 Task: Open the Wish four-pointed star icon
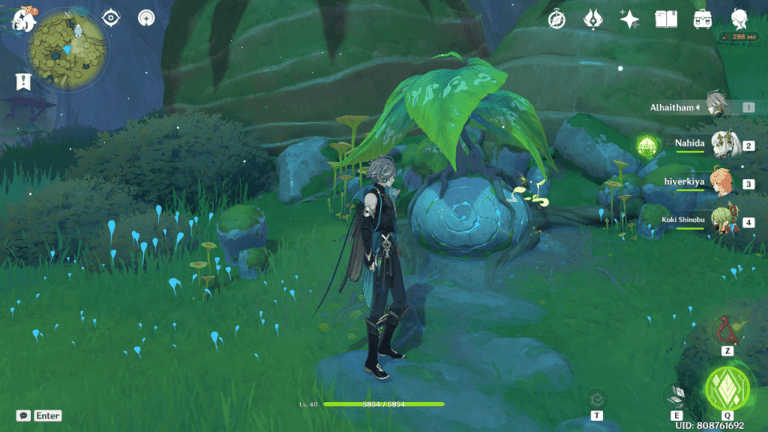[x=629, y=19]
